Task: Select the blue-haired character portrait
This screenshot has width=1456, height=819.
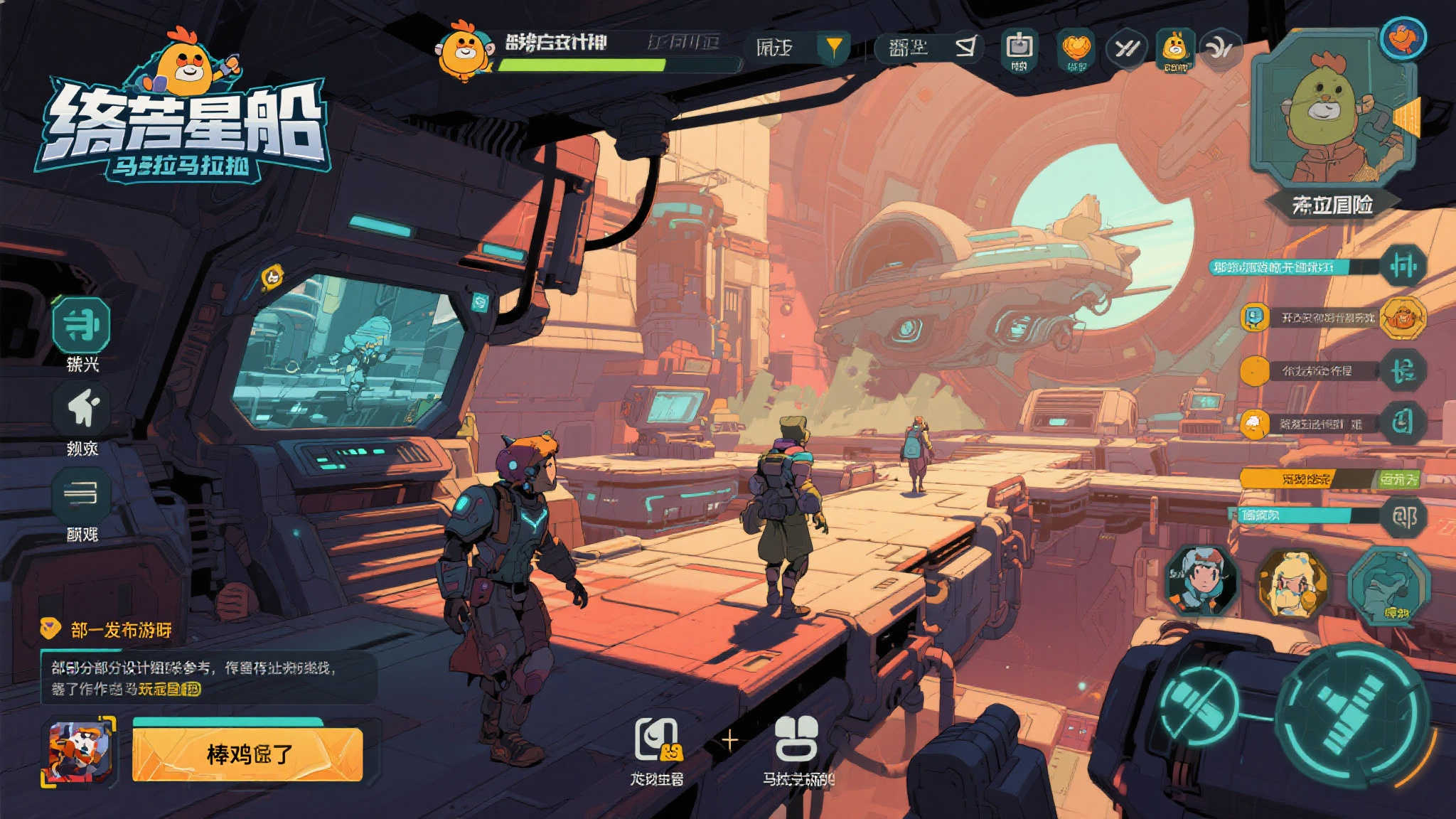Action: [x=1201, y=581]
